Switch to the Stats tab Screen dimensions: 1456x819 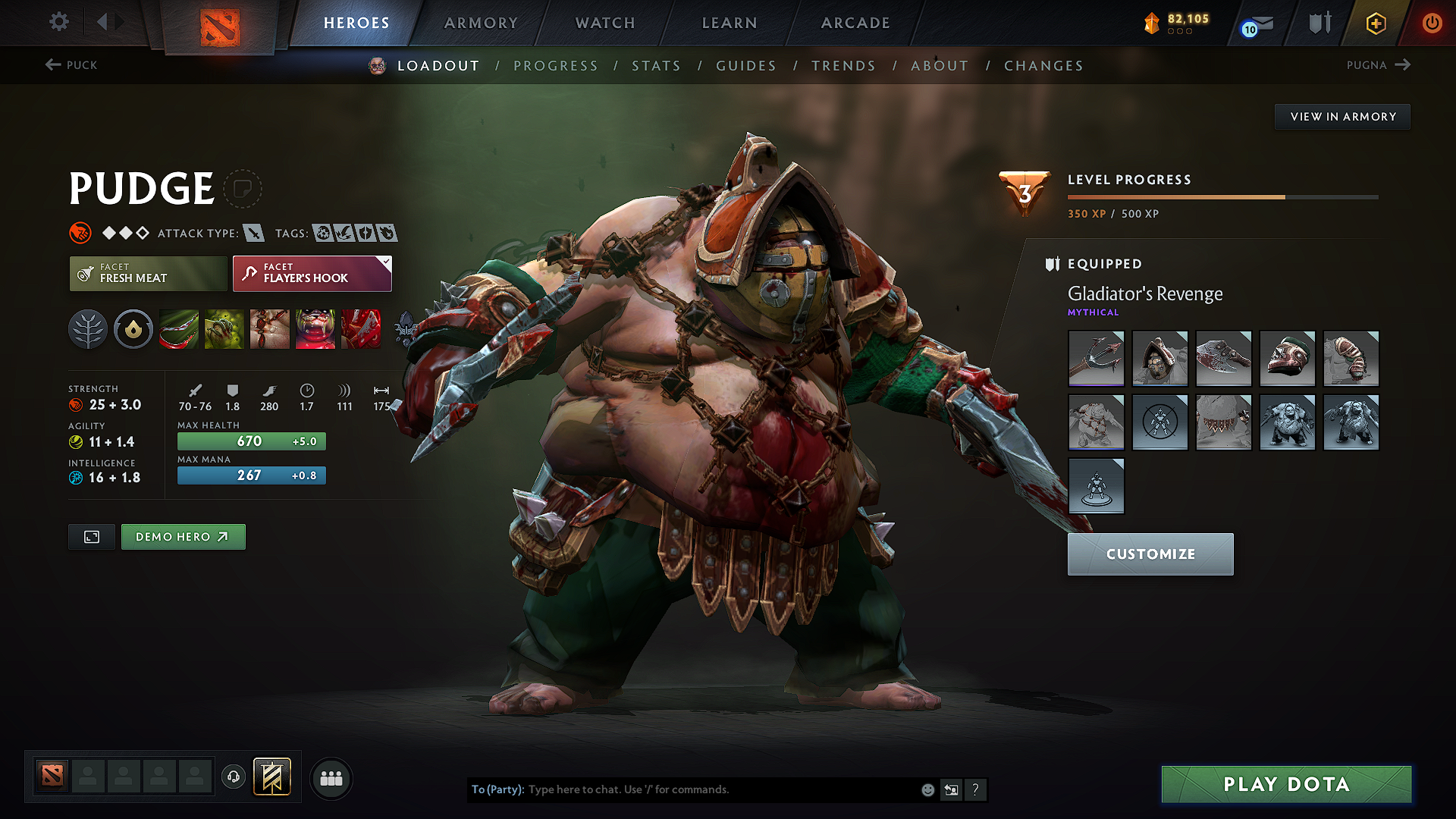[657, 66]
